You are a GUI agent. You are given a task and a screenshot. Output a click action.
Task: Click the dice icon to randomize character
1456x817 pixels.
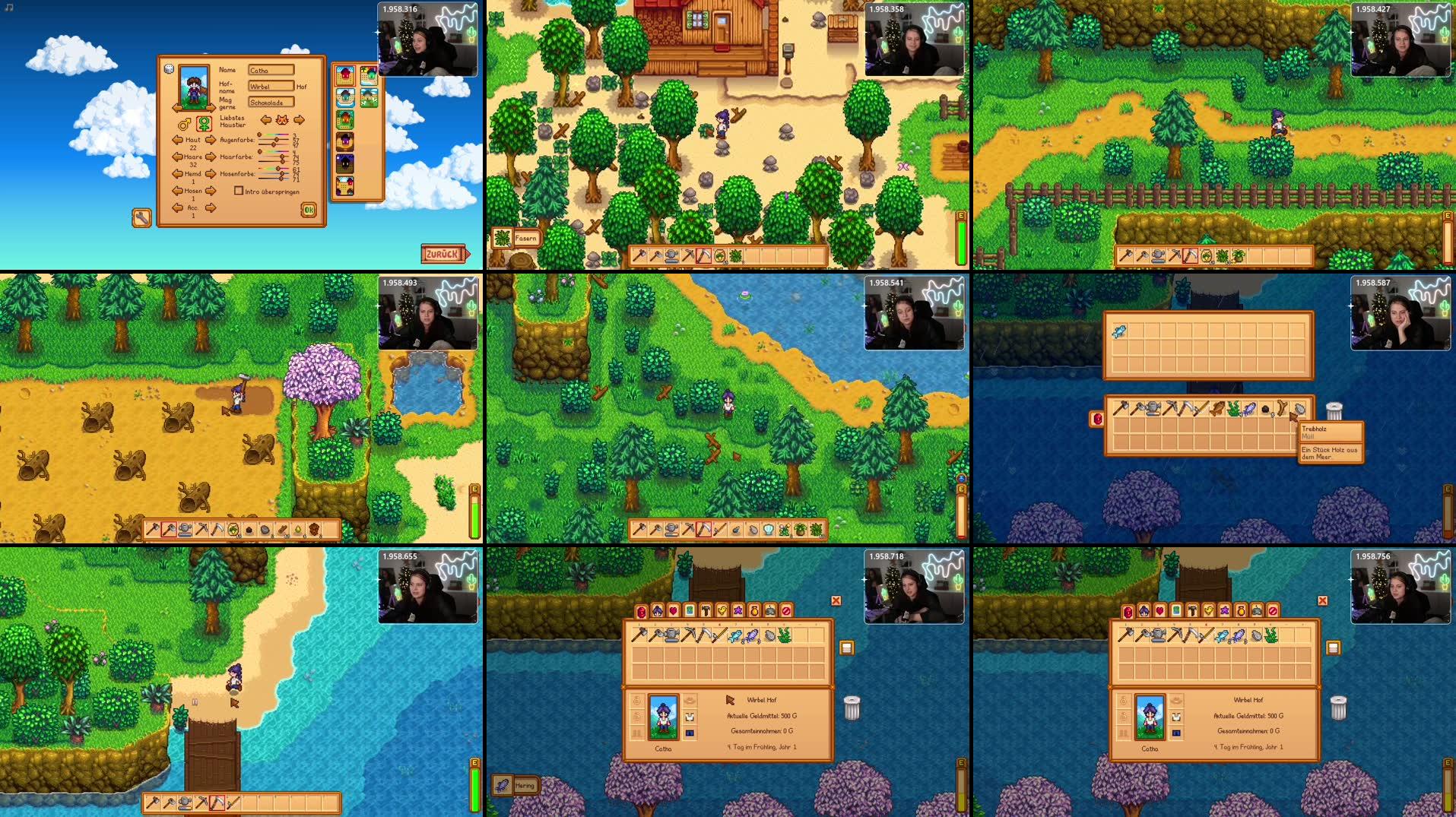pos(169,69)
